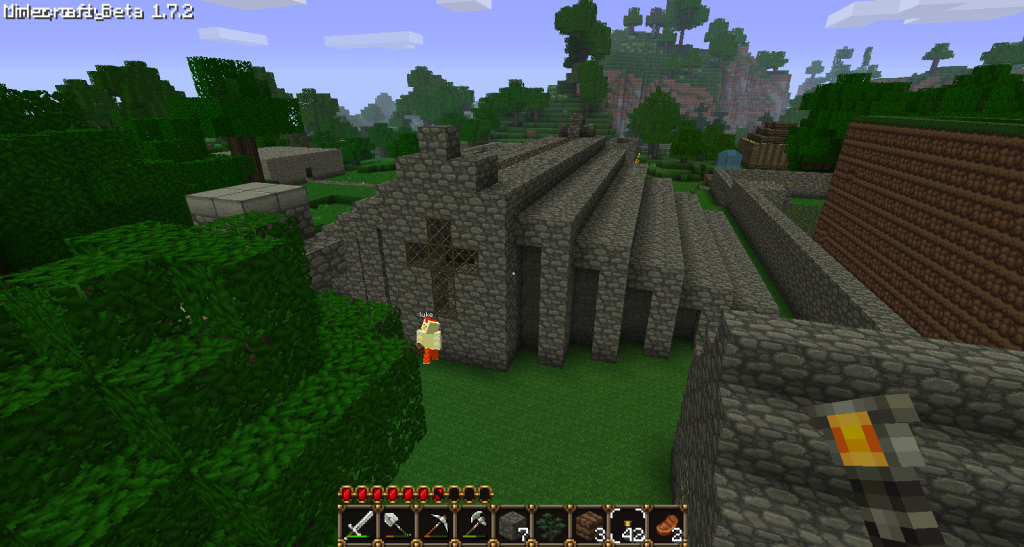The height and width of the screenshot is (547, 1024).
Task: Select the cobblestone stack of 7
Action: click(512, 524)
